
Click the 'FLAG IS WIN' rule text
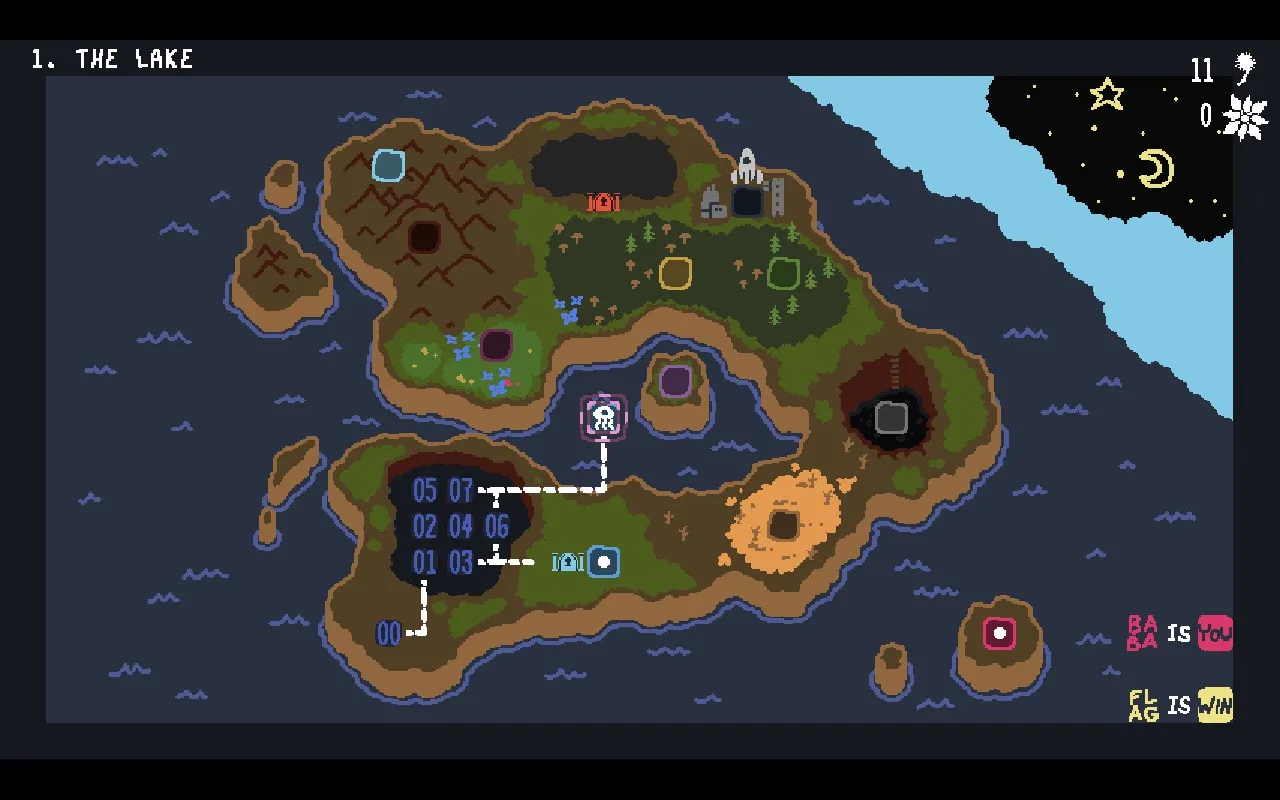tap(1176, 705)
